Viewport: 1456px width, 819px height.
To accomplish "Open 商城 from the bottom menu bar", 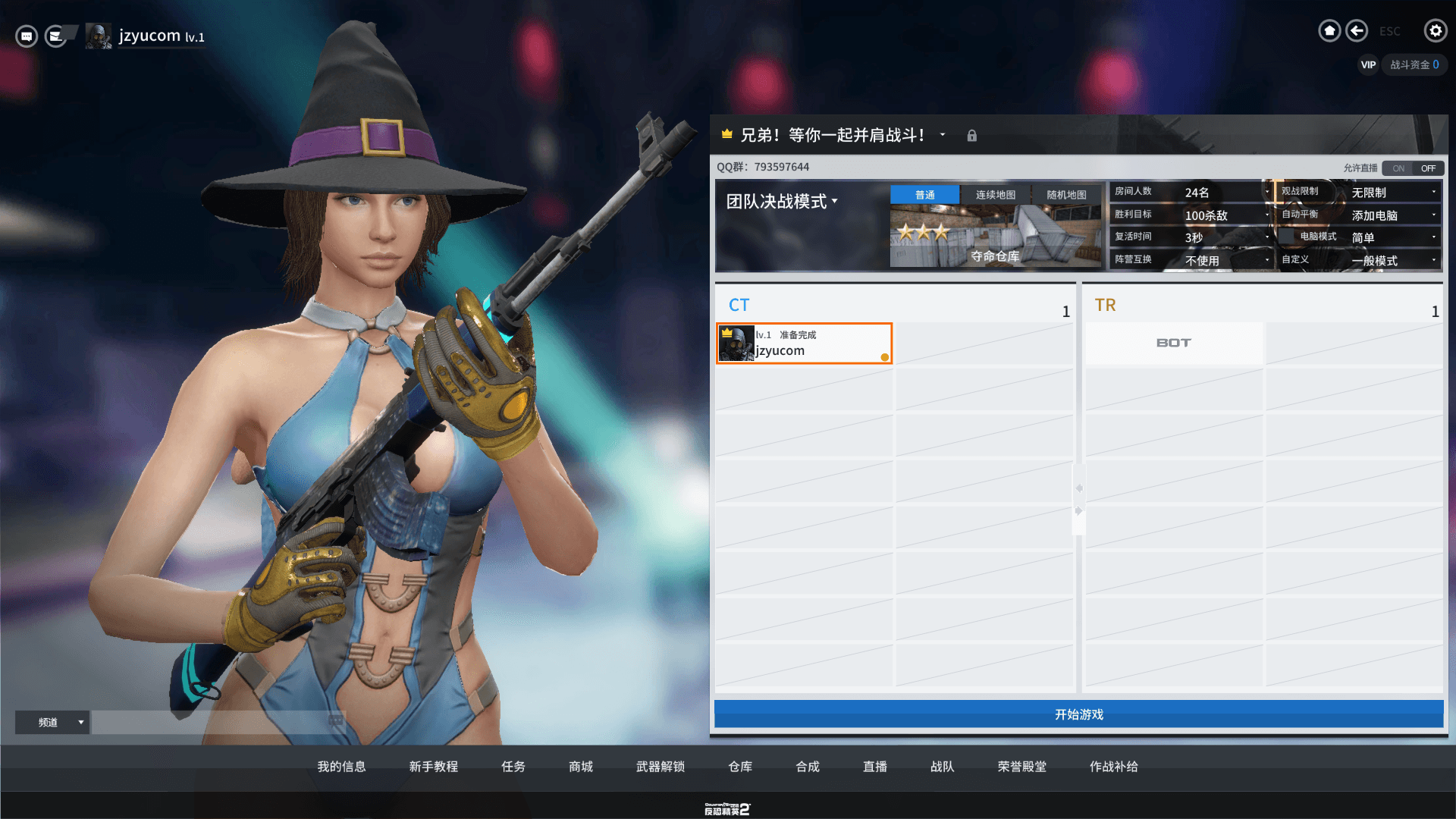I will [579, 767].
